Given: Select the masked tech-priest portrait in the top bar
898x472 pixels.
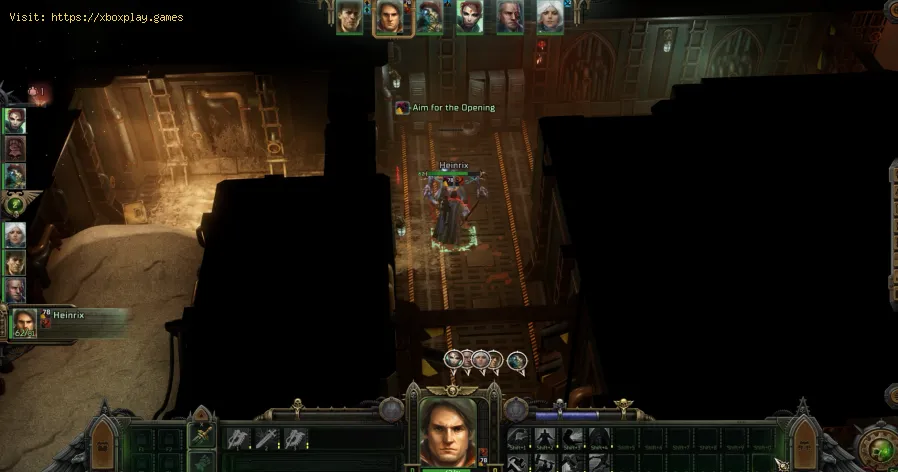Looking at the screenshot, I should click(x=430, y=17).
